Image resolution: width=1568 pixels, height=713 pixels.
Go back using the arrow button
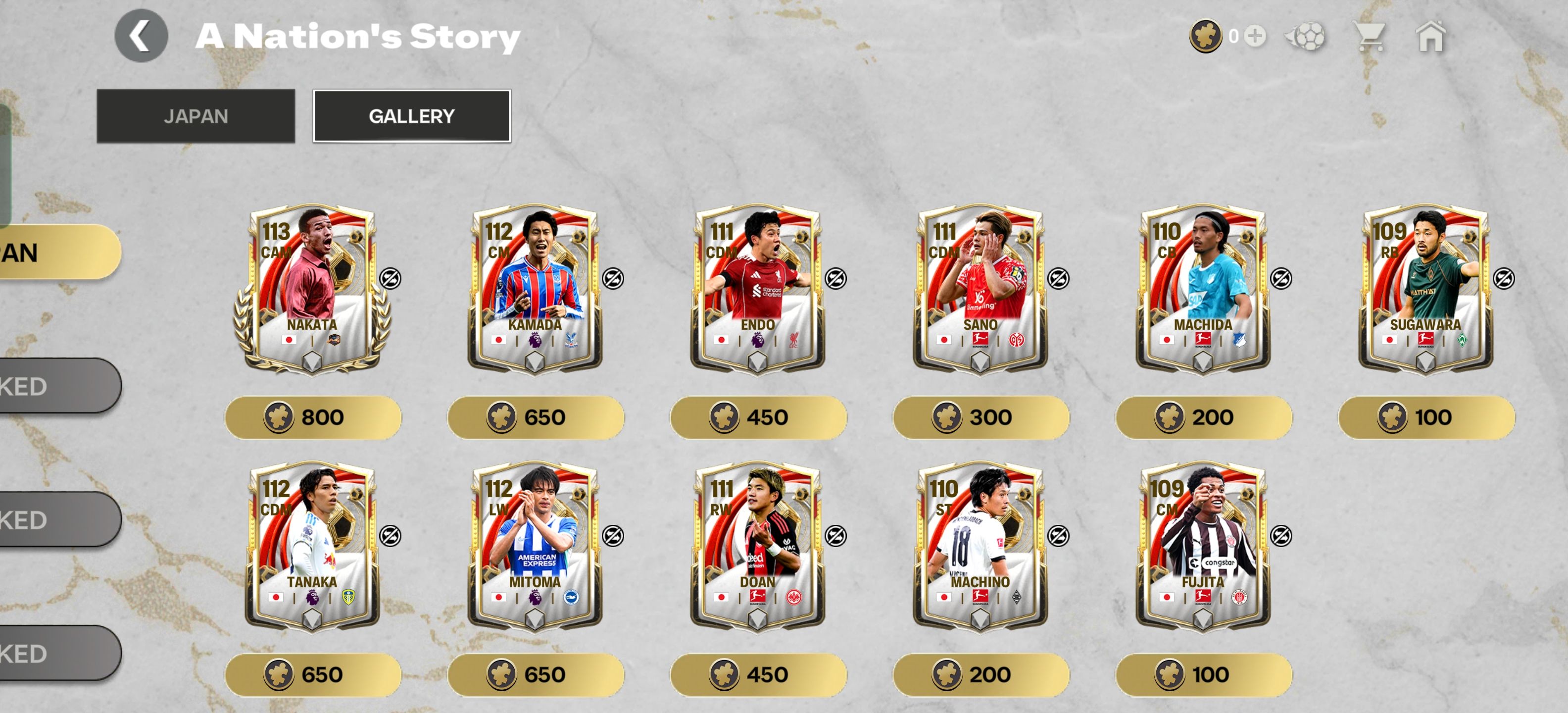[141, 36]
